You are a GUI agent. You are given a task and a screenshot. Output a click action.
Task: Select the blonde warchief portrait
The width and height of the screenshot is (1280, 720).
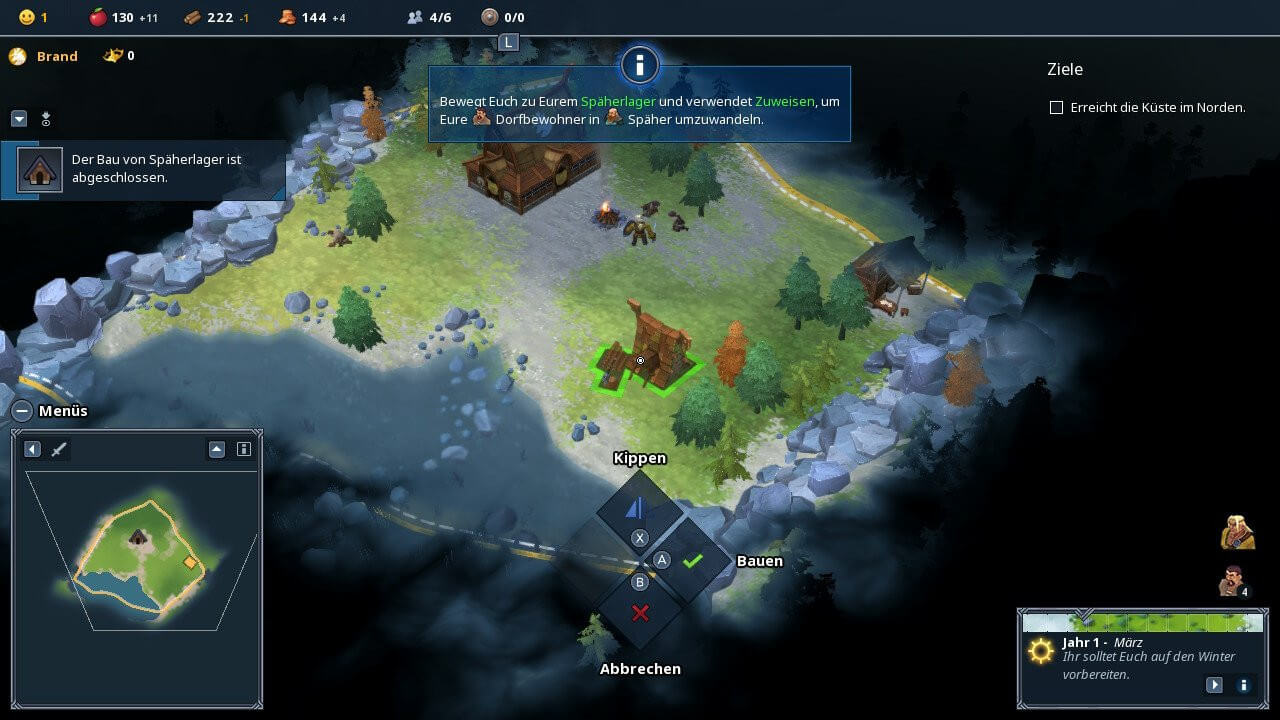(1237, 532)
